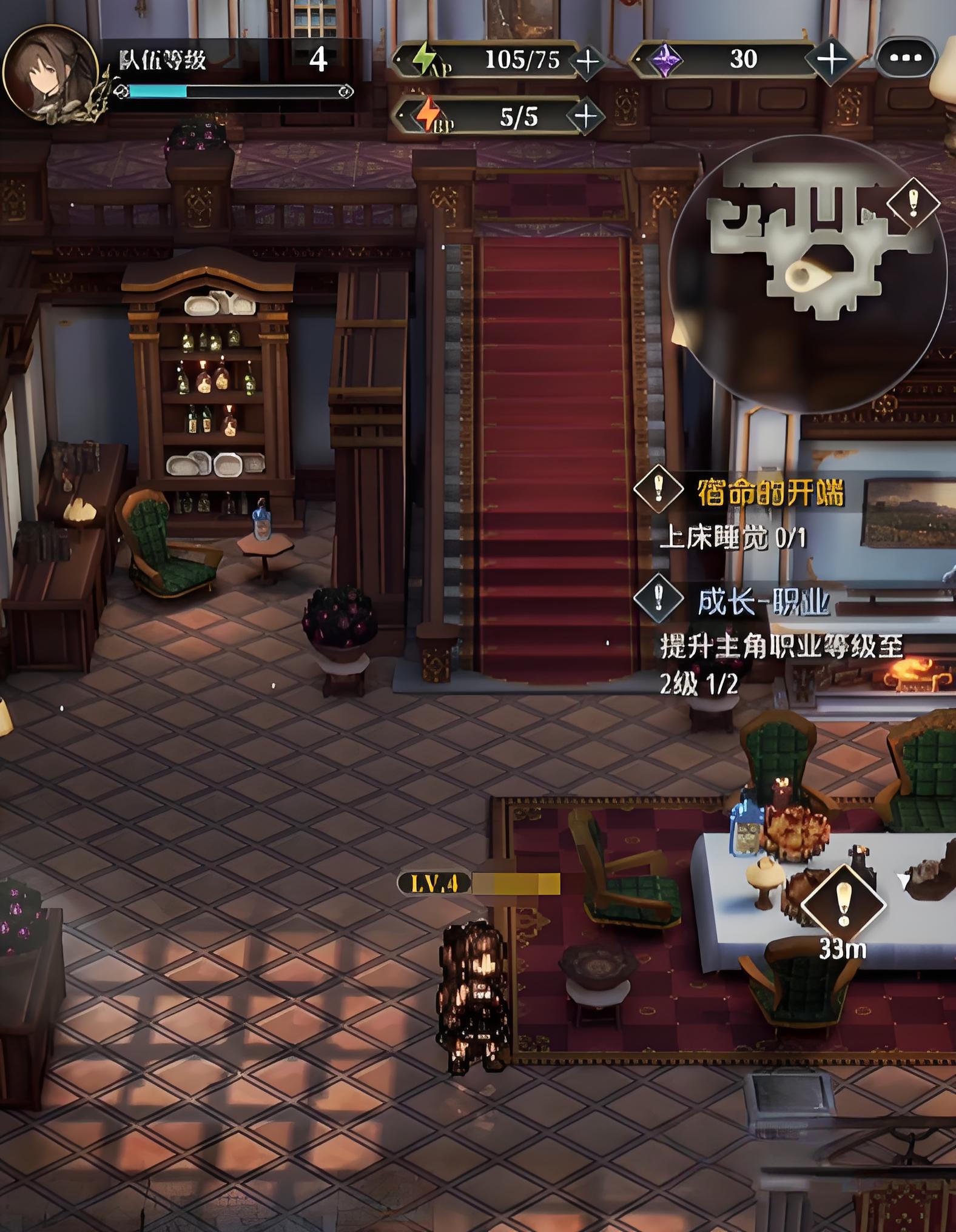This screenshot has width=956, height=1232.
Task: Open the three-dot more options menu
Action: 906,58
